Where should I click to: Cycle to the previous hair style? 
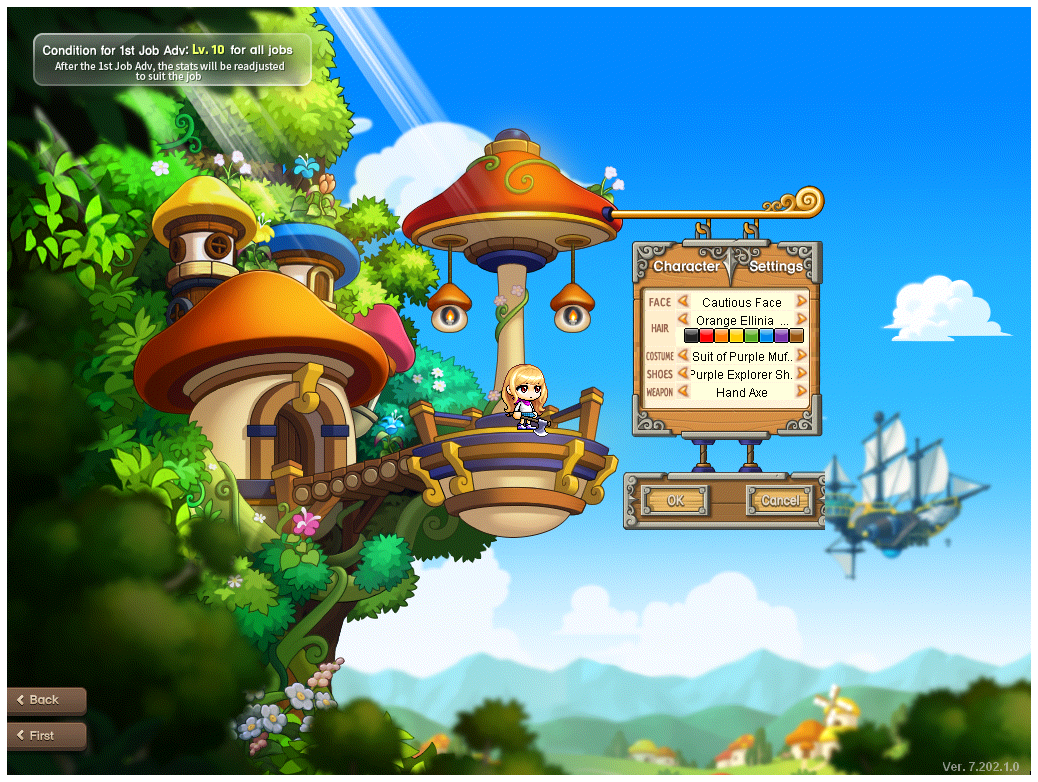pyautogui.click(x=684, y=320)
